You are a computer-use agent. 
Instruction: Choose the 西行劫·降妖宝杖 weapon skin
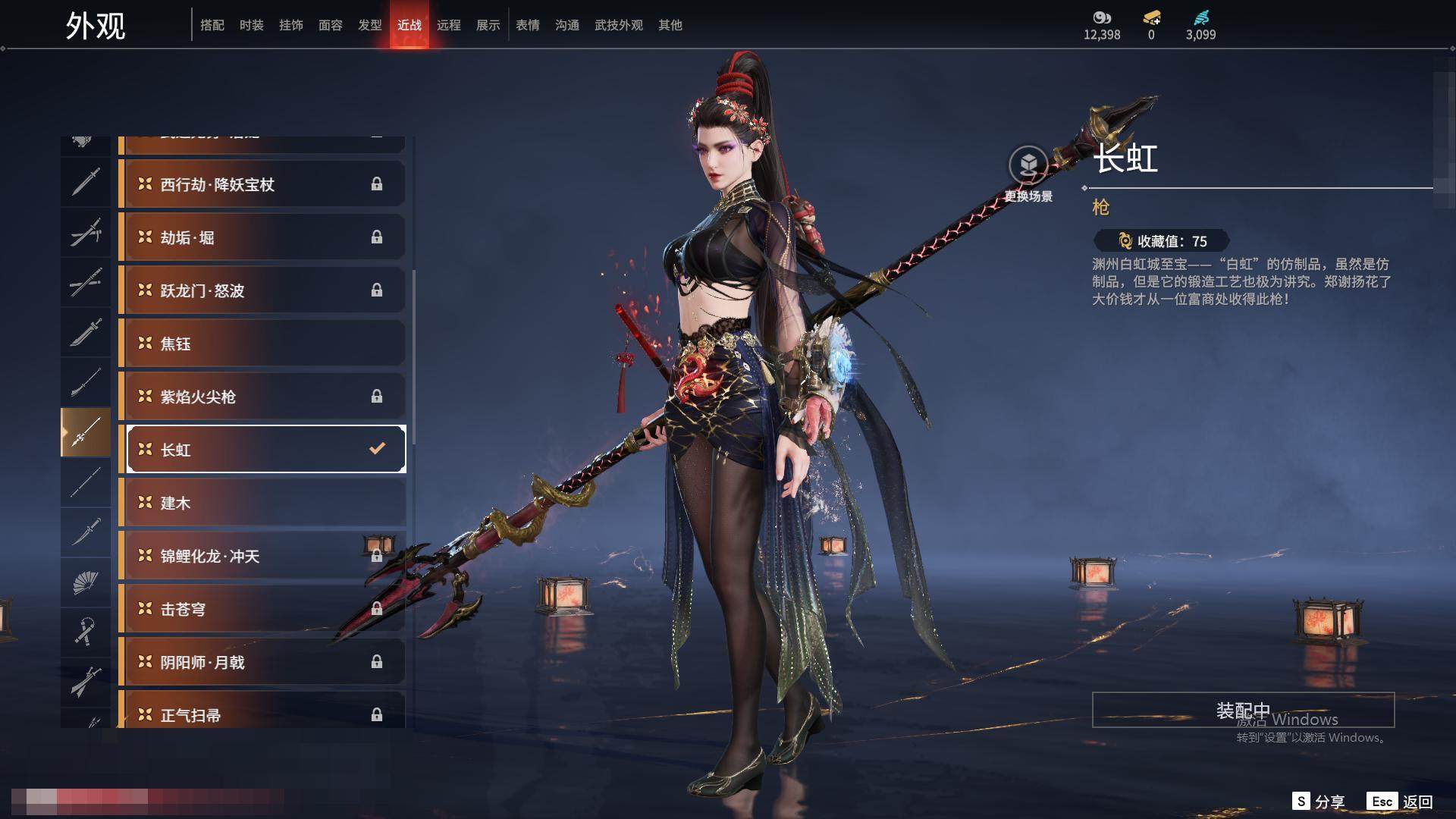(262, 184)
